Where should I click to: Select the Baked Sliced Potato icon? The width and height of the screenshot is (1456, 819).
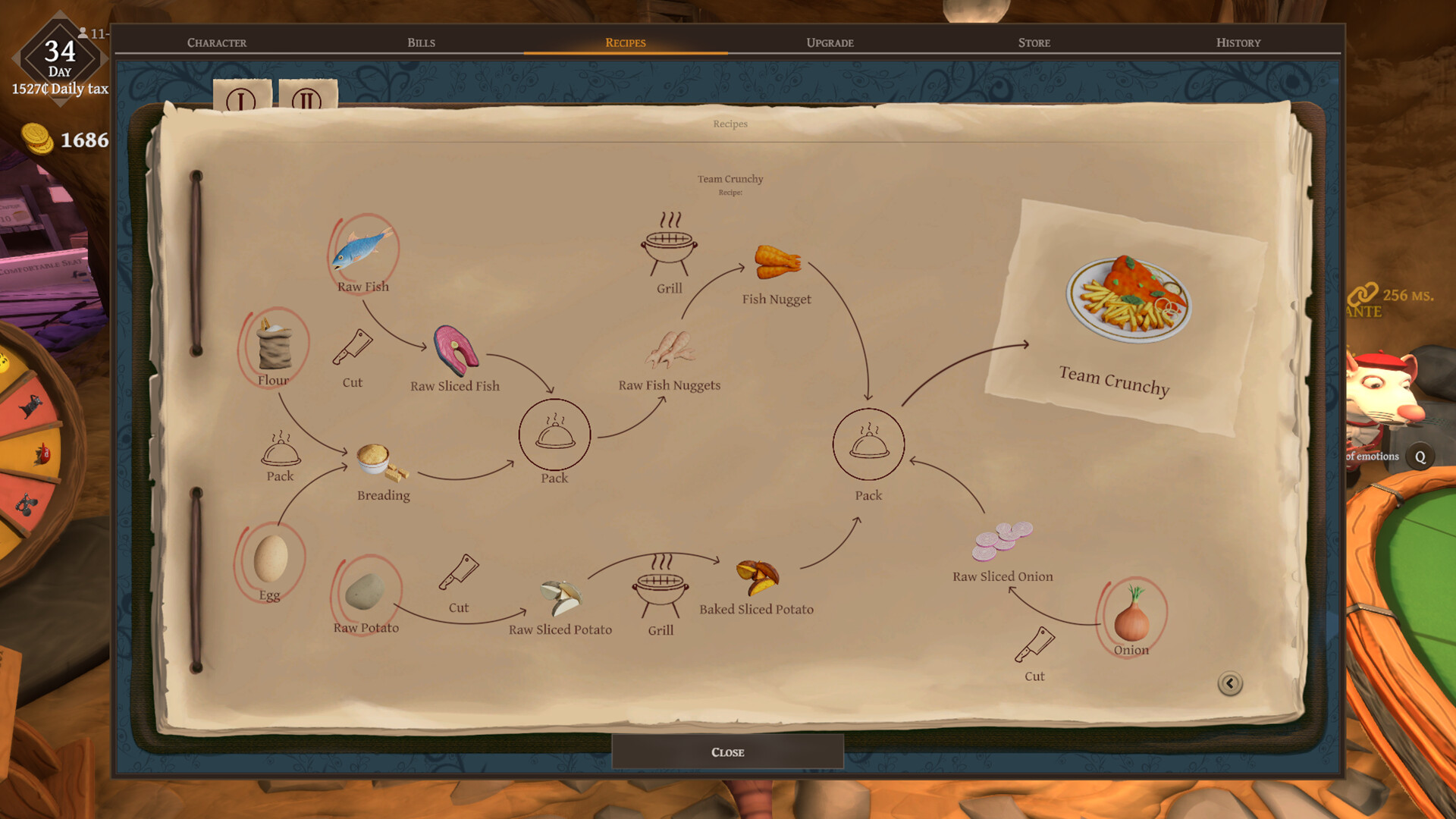tap(757, 577)
